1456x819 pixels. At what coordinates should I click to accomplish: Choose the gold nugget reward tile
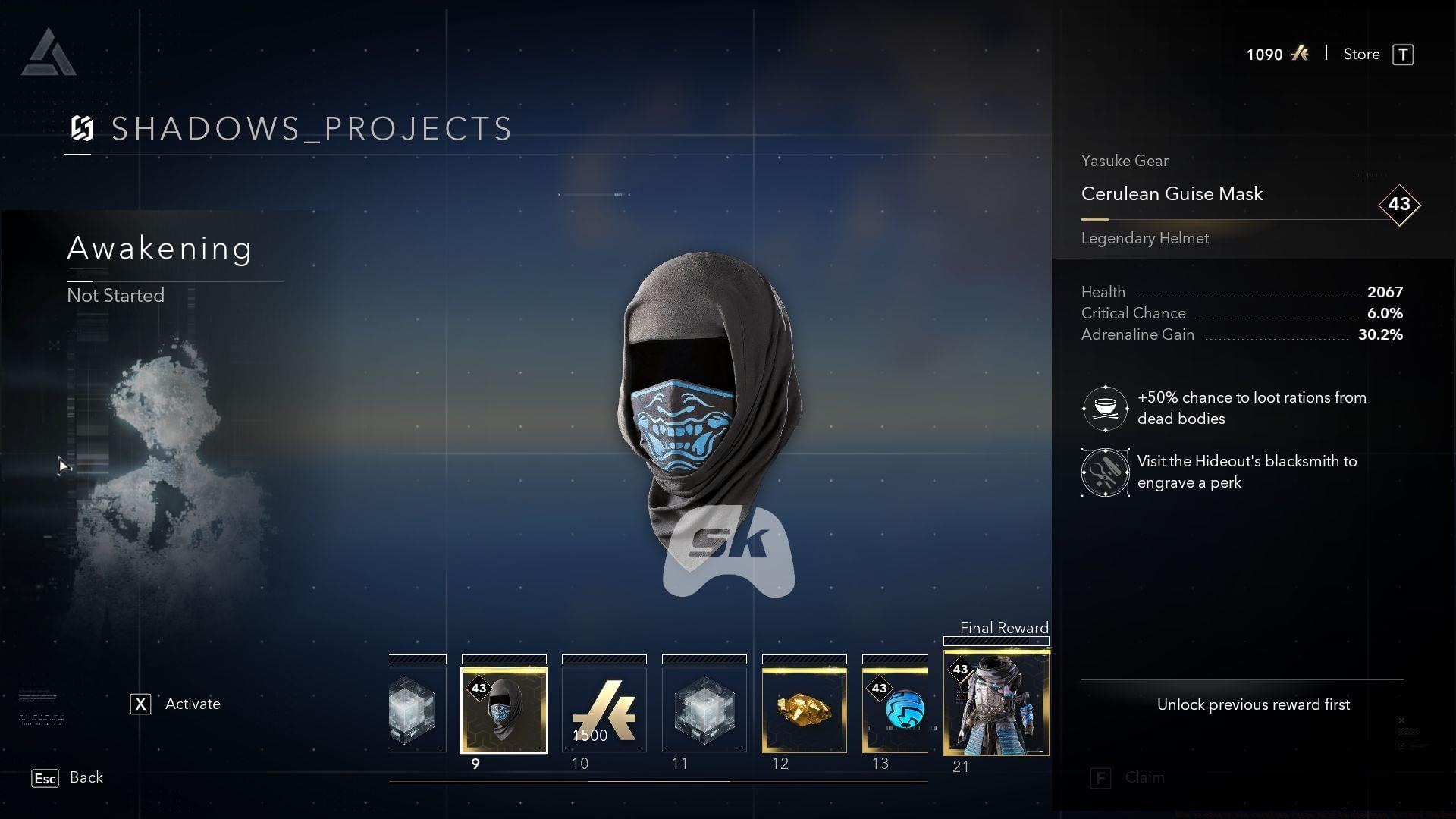804,710
